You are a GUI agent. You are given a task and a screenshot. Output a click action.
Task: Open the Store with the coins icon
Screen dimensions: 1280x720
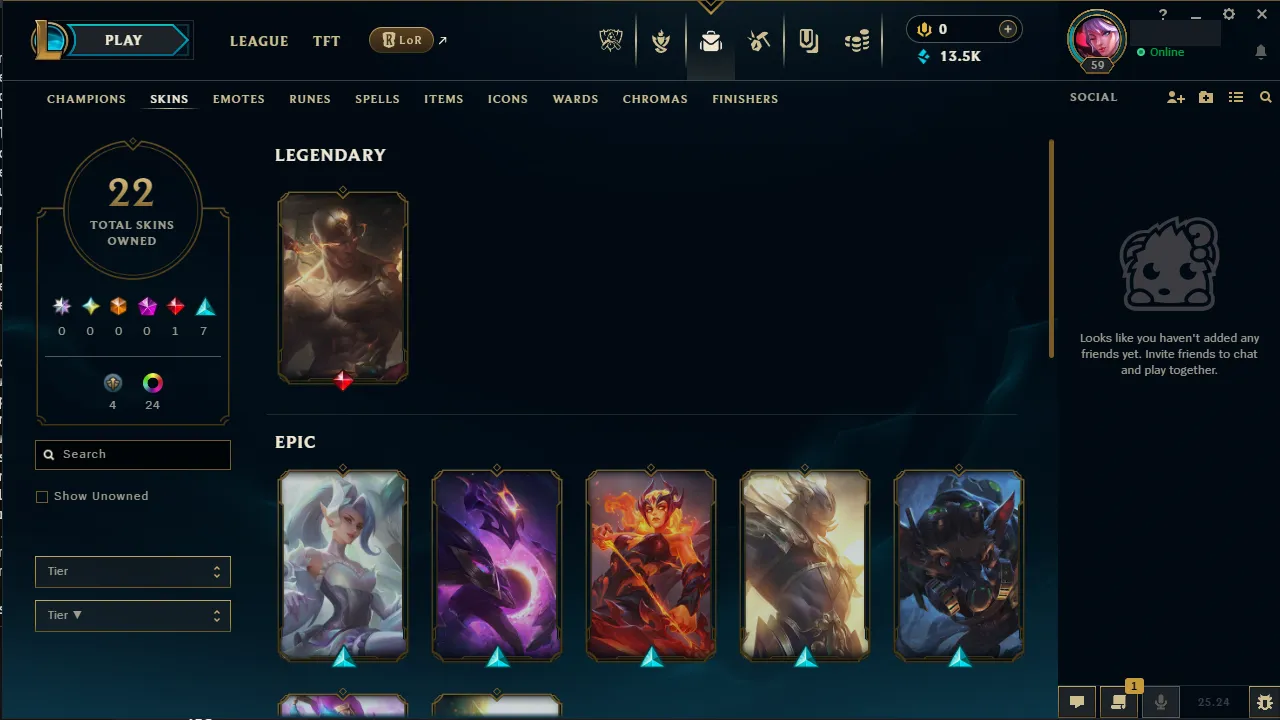[x=857, y=41]
